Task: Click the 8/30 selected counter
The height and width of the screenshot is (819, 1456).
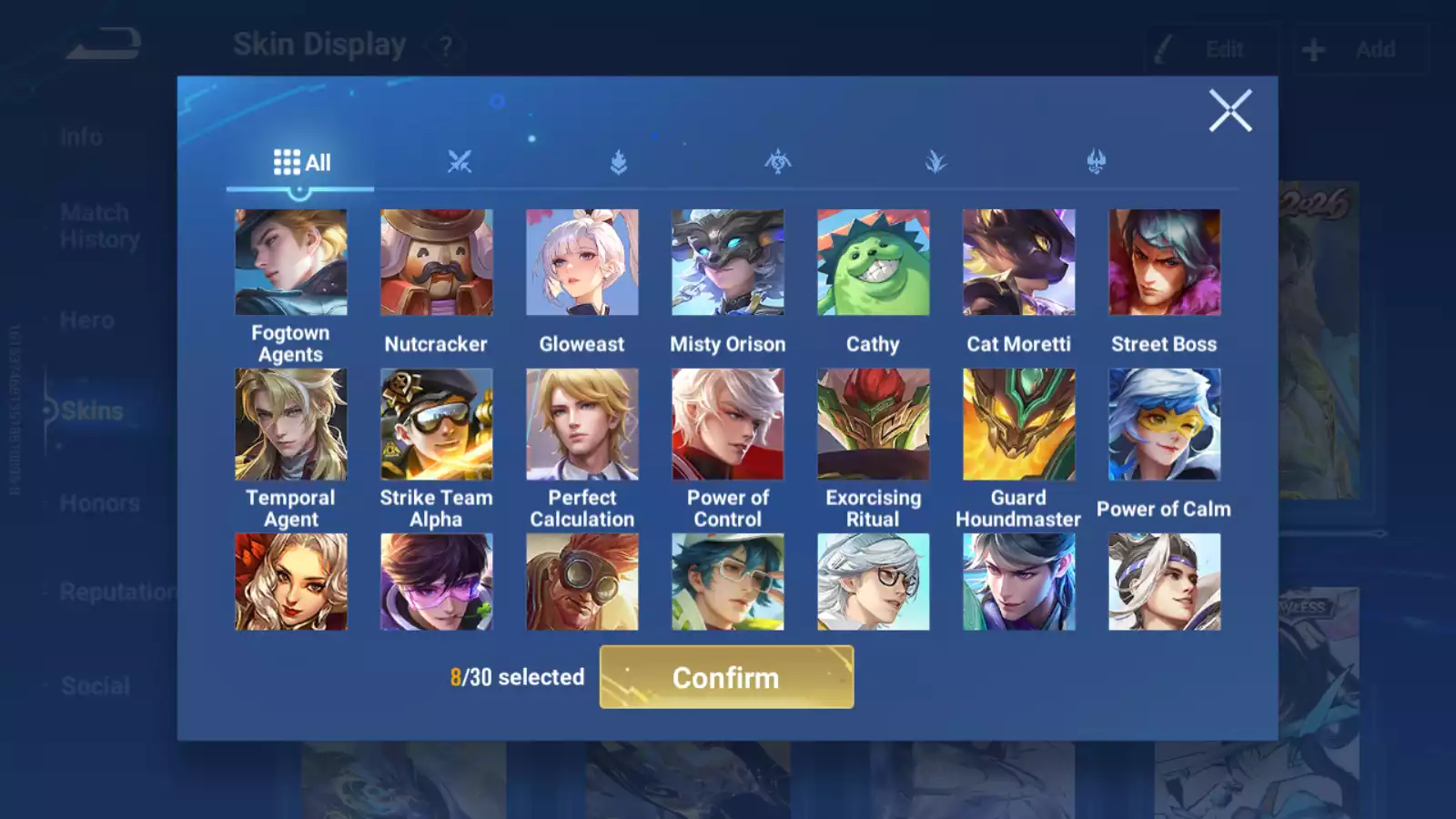Action: point(517,677)
